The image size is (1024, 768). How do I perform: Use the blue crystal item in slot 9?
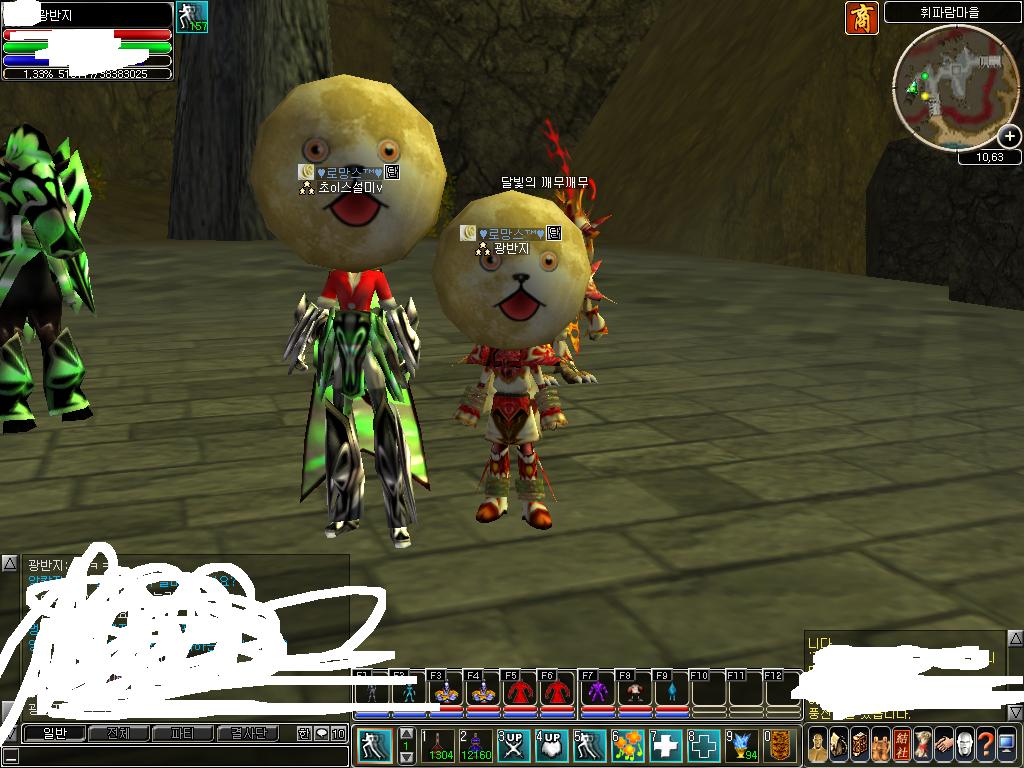click(741, 746)
